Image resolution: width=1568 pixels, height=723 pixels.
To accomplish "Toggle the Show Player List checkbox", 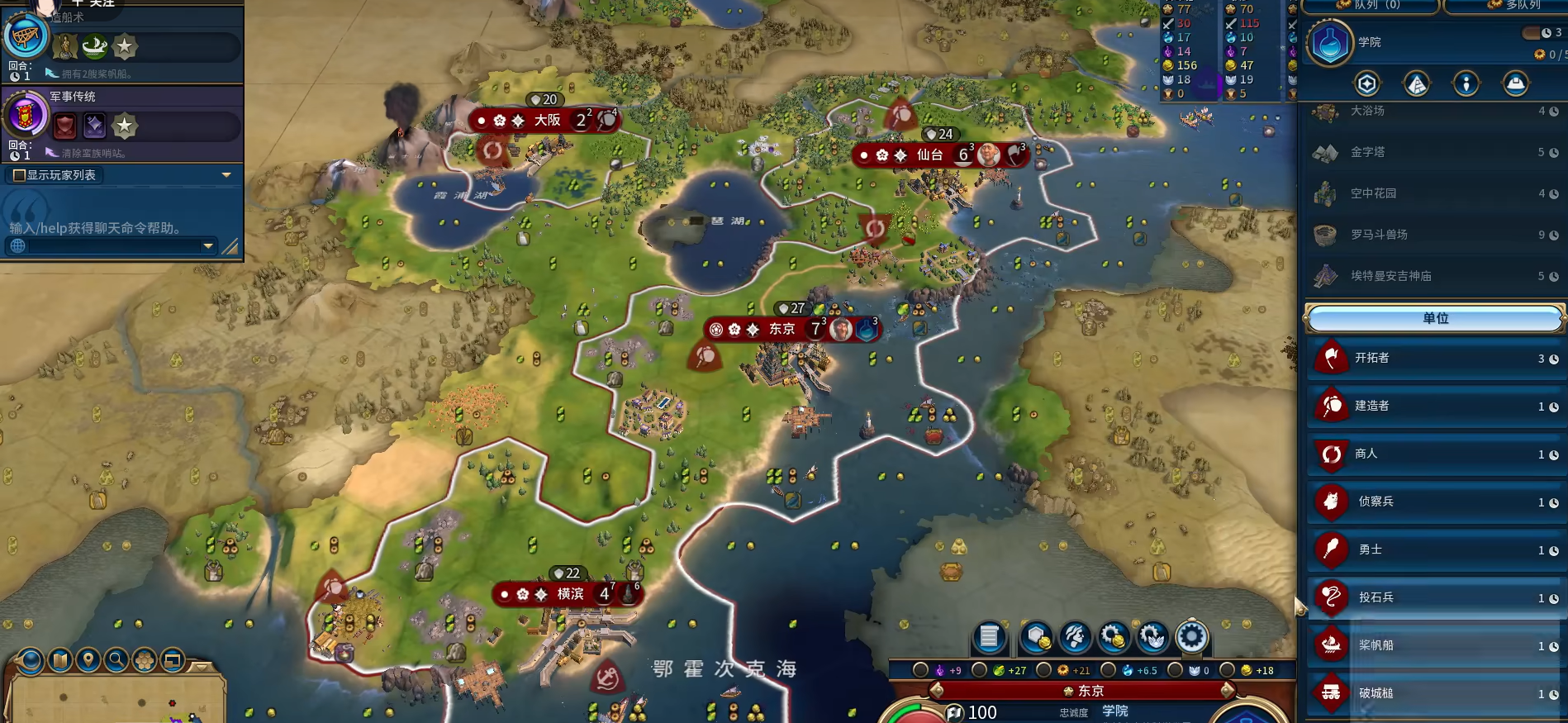I will coord(19,175).
